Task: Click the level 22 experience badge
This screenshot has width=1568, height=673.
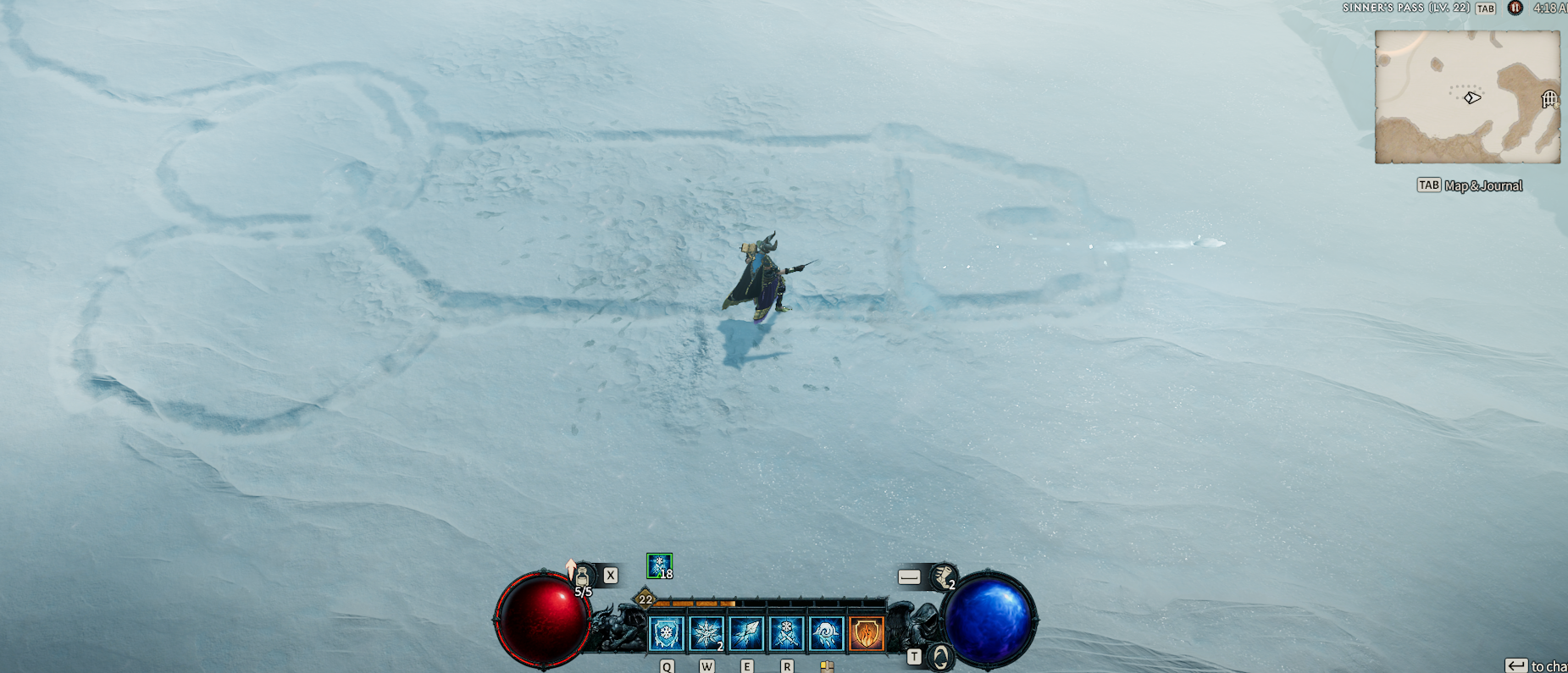Action: pos(645,599)
